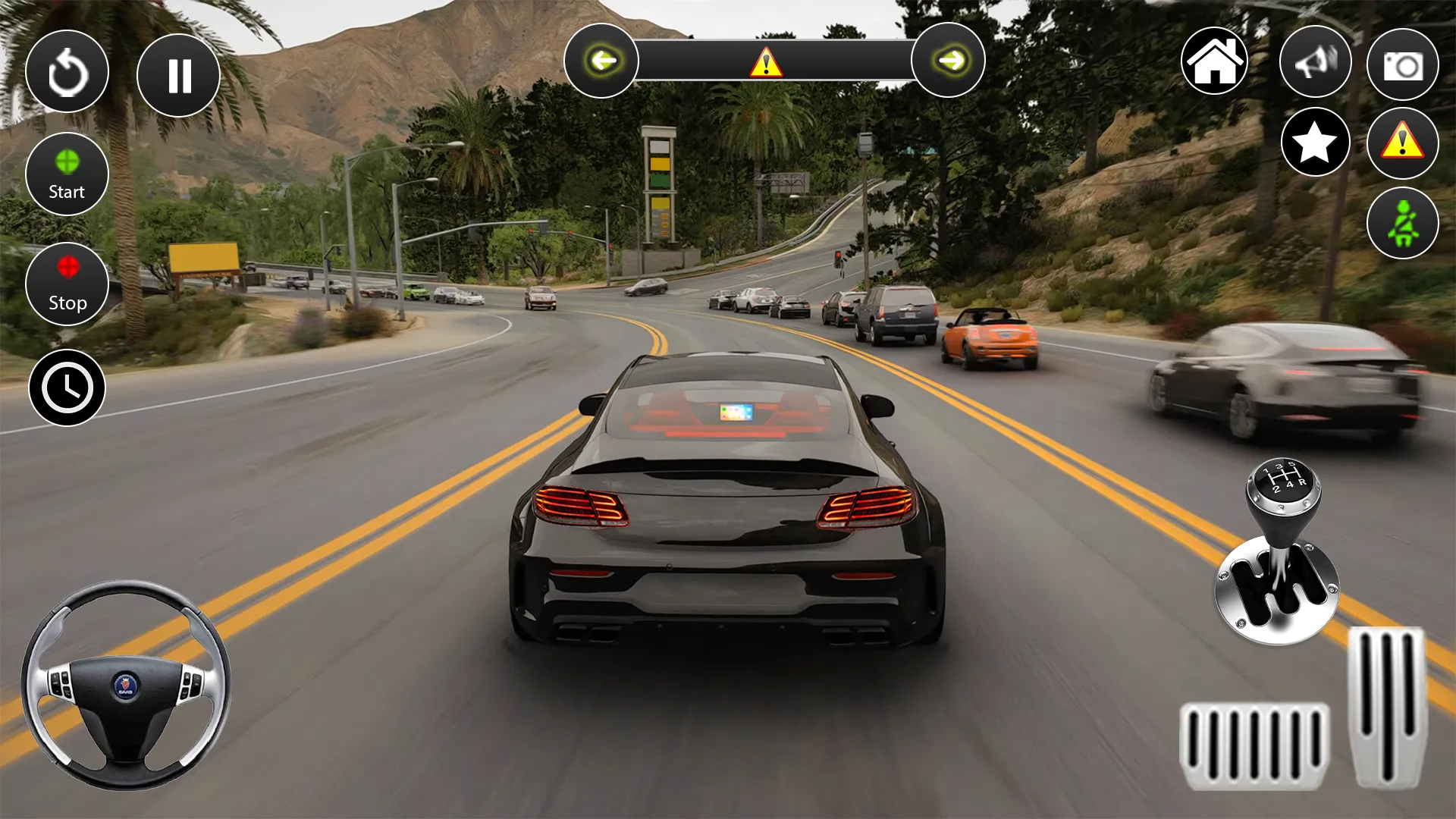Restart the current driving level
Viewport: 1456px width, 819px height.
[x=67, y=71]
